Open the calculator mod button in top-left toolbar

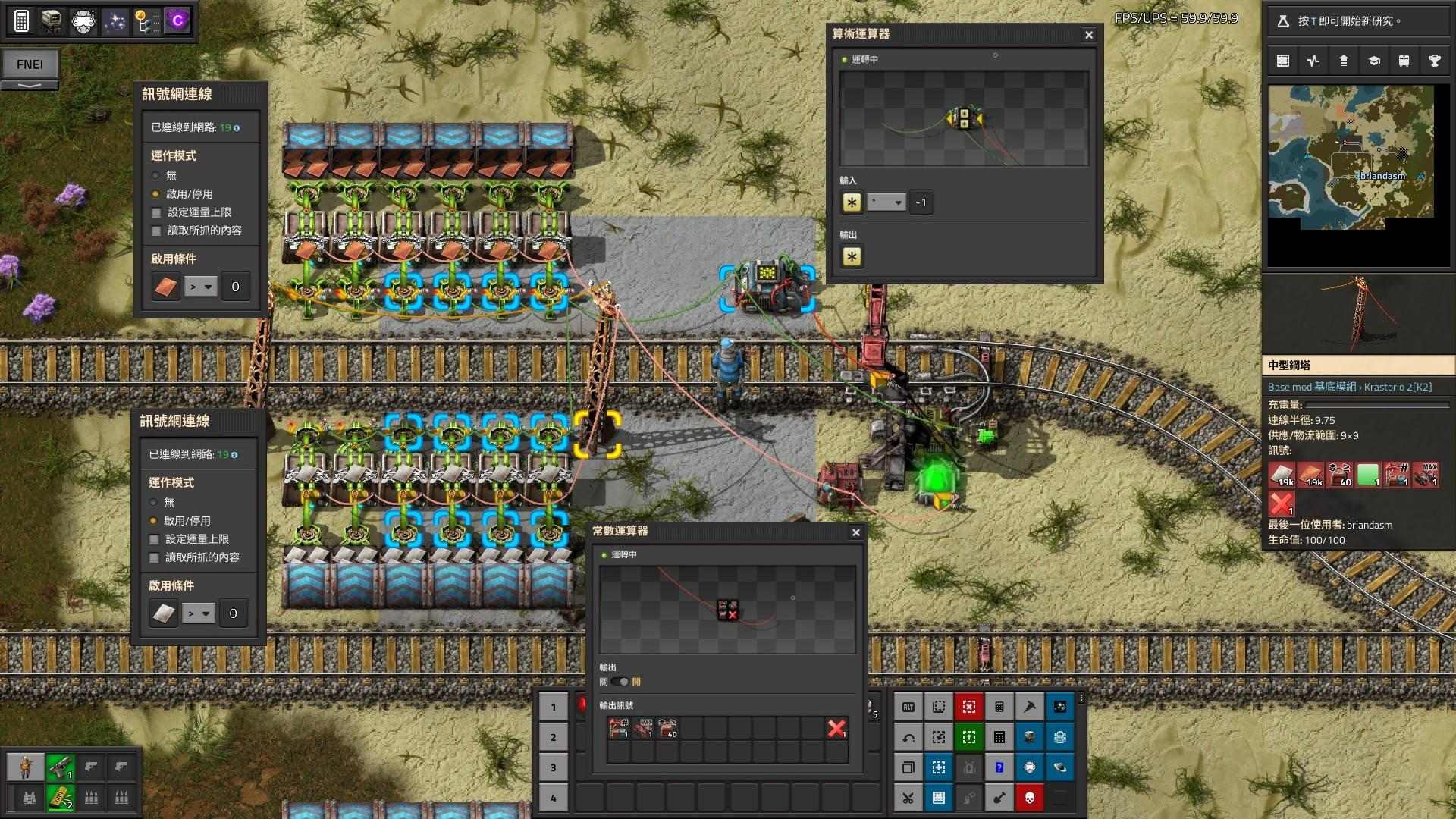pyautogui.click(x=21, y=21)
